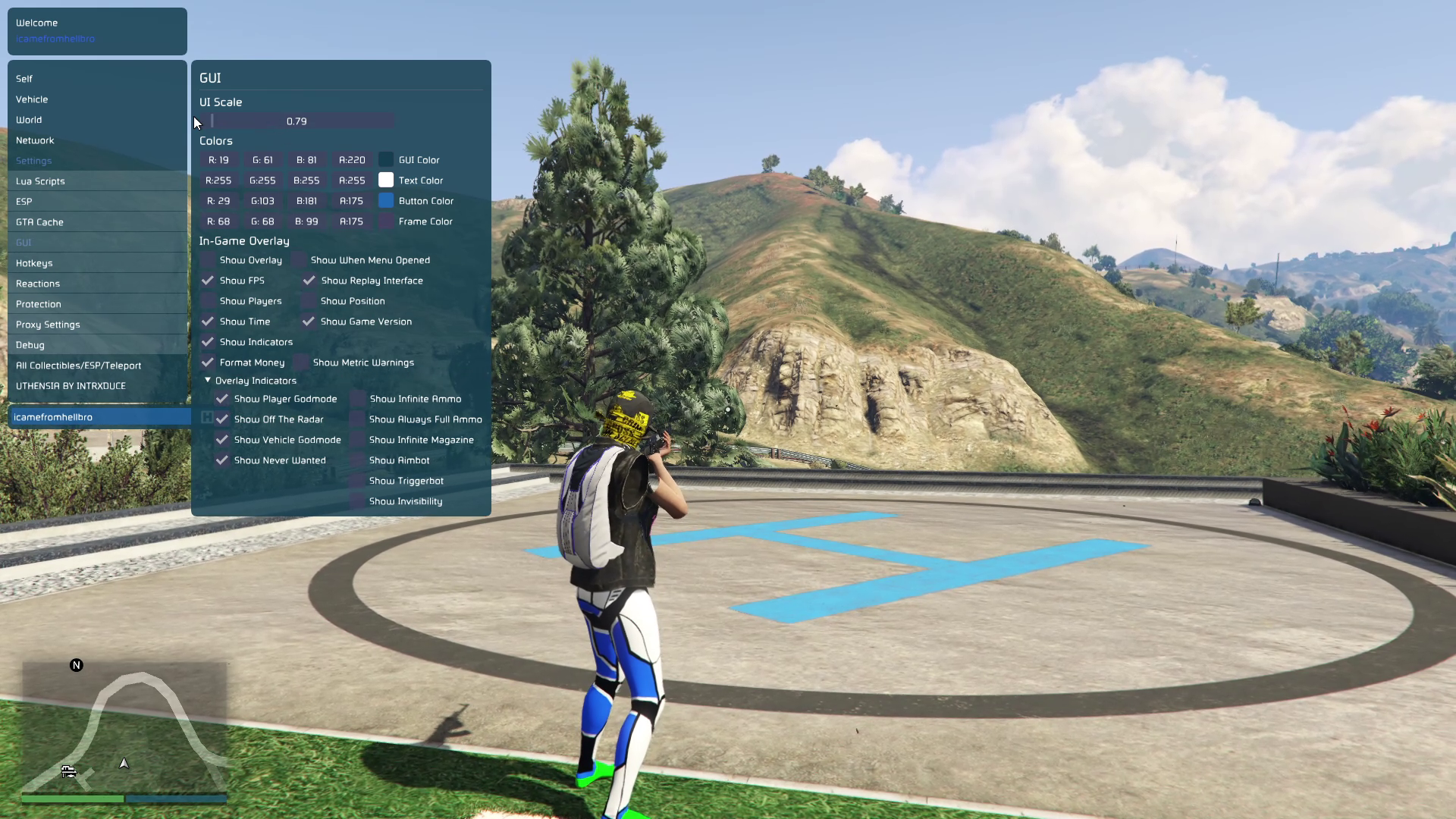This screenshot has width=1456, height=819.
Task: Enable Show Position checkbox
Action: click(309, 301)
